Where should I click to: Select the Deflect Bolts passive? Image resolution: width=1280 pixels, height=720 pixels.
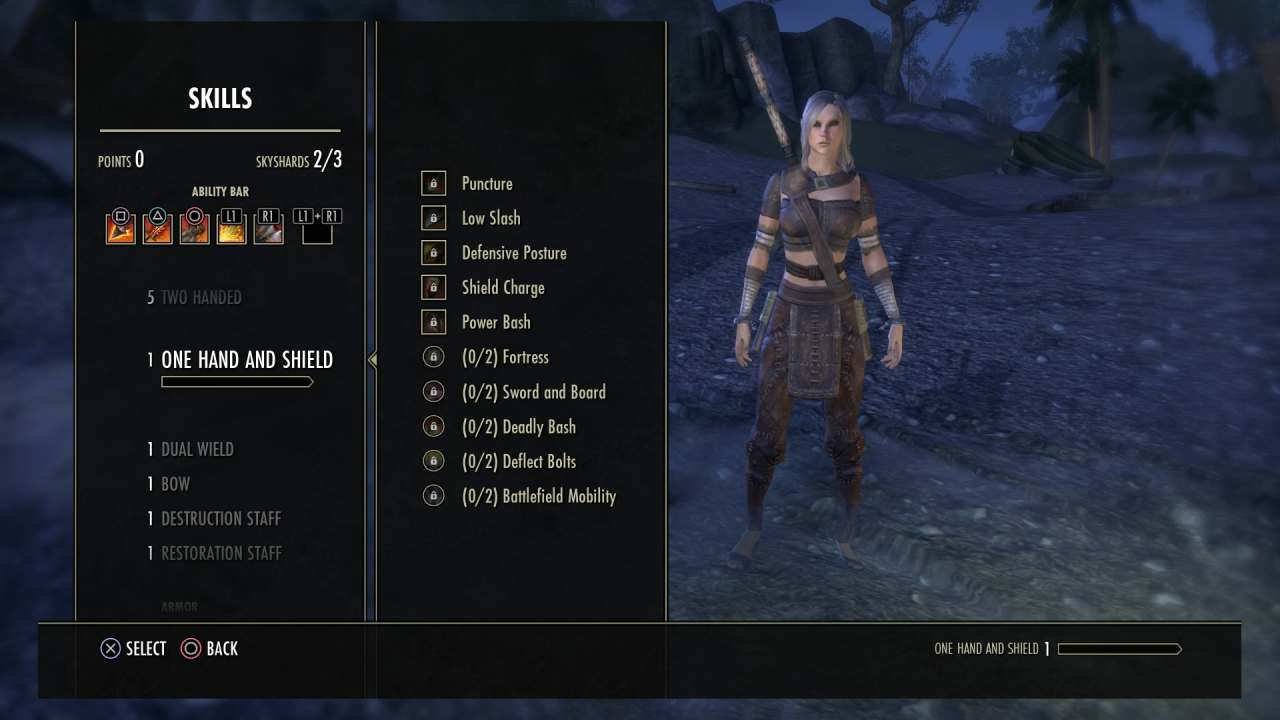click(x=518, y=461)
